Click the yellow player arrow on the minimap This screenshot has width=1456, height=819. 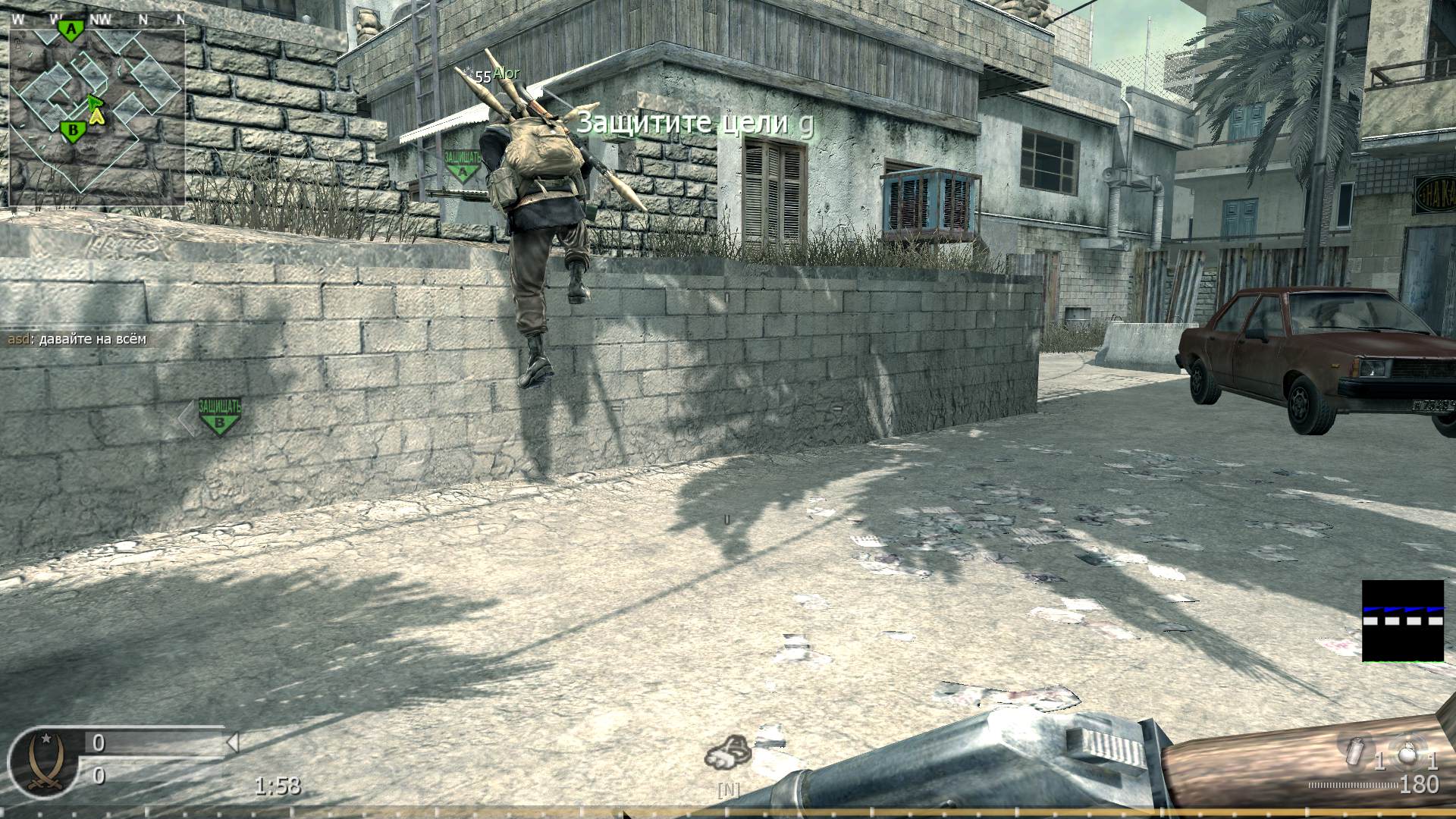click(97, 115)
